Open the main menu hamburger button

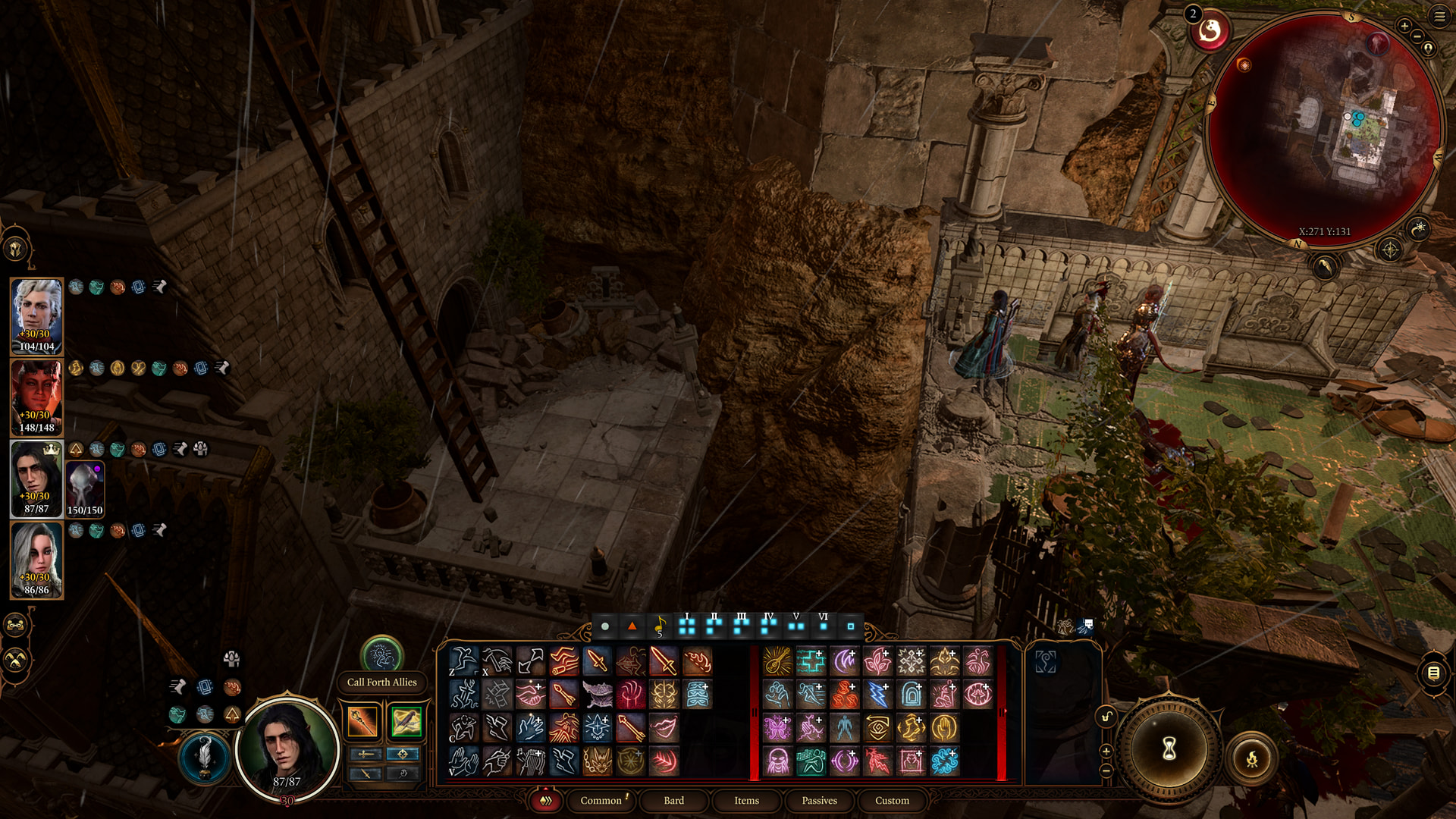tap(1439, 17)
